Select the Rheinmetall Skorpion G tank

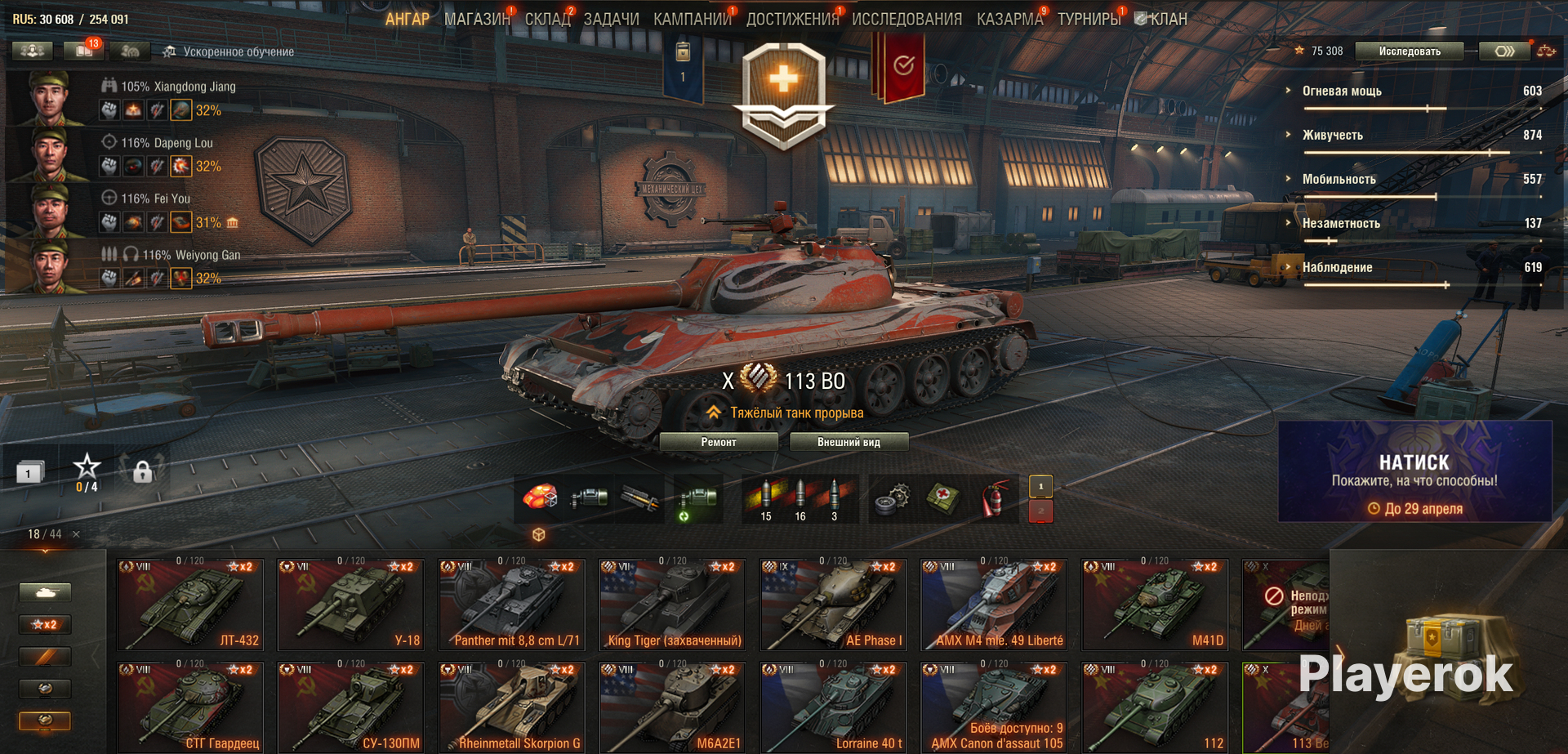(512, 707)
